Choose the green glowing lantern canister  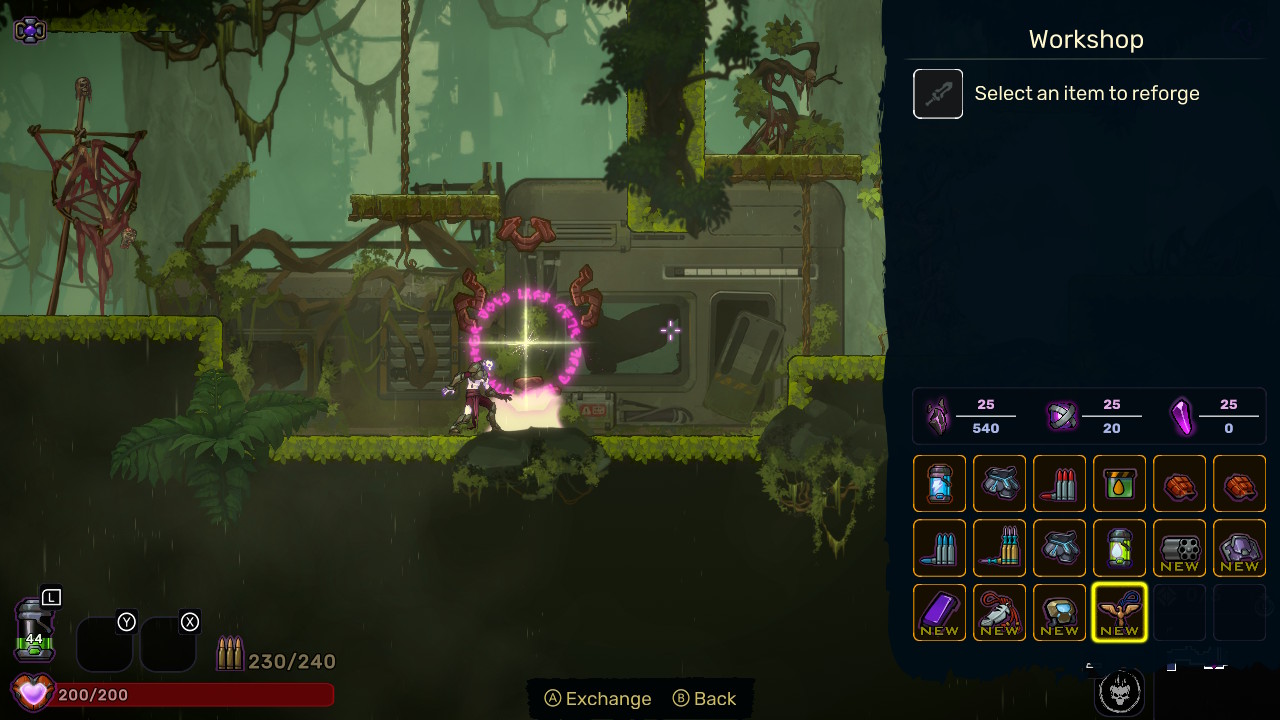[1119, 548]
